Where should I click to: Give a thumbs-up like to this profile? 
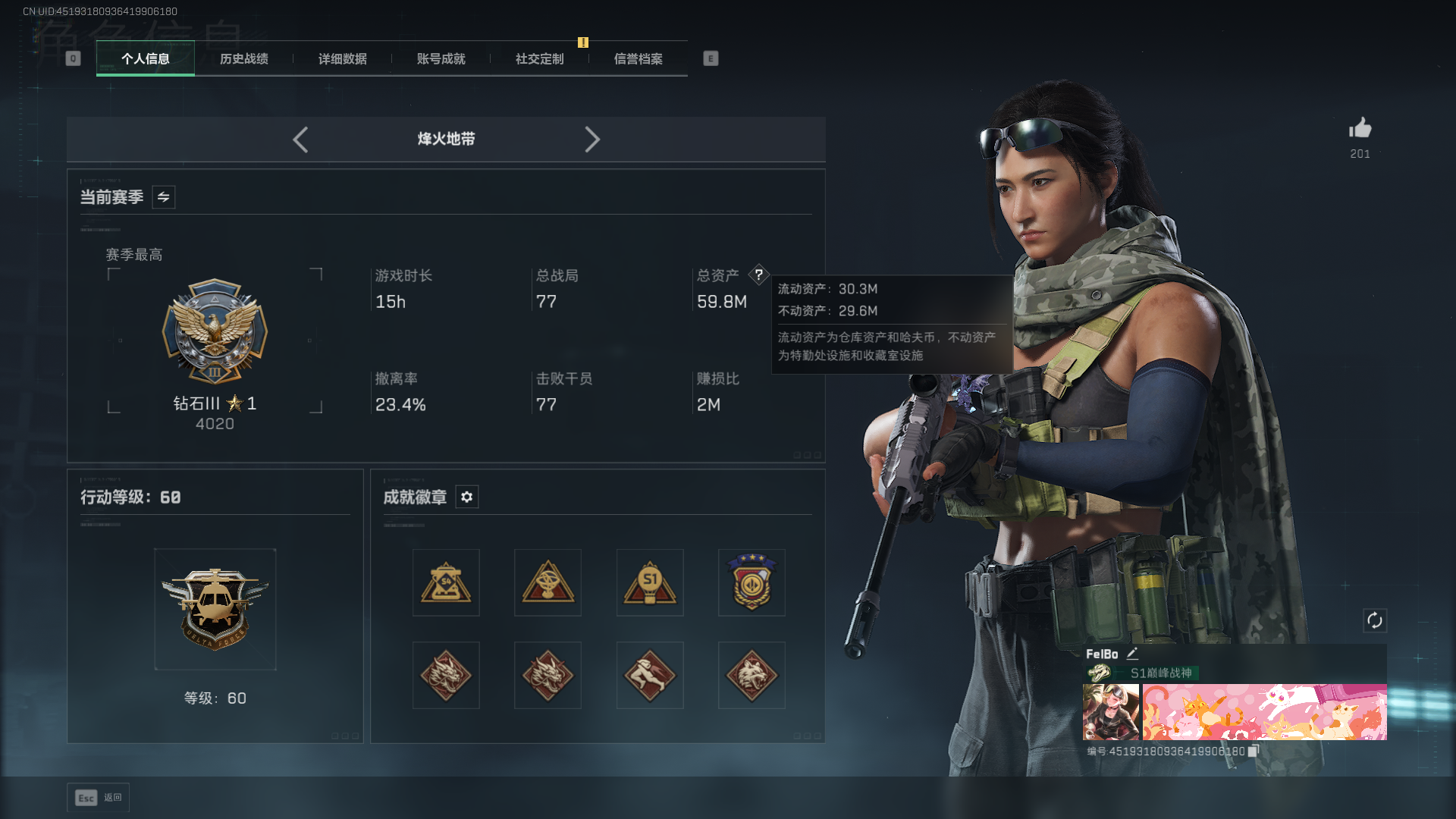1360,128
